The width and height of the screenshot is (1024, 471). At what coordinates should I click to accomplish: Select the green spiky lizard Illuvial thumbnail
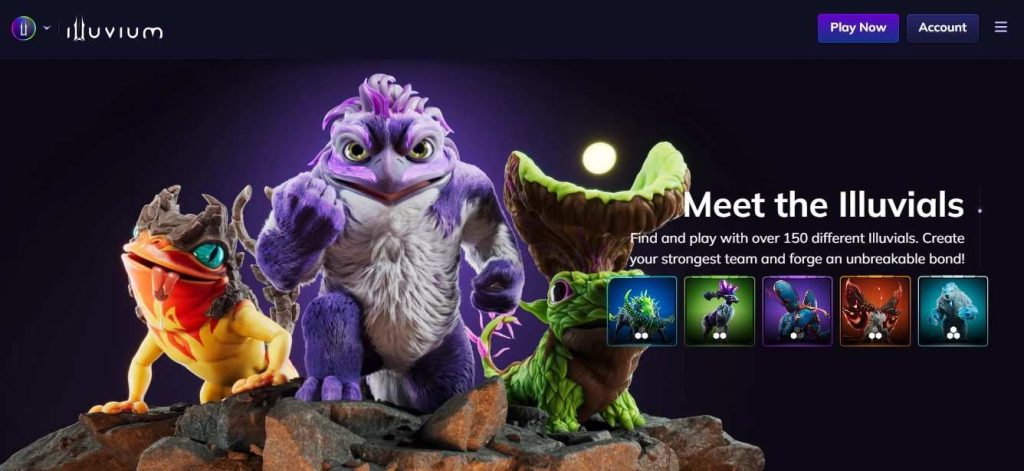point(642,311)
